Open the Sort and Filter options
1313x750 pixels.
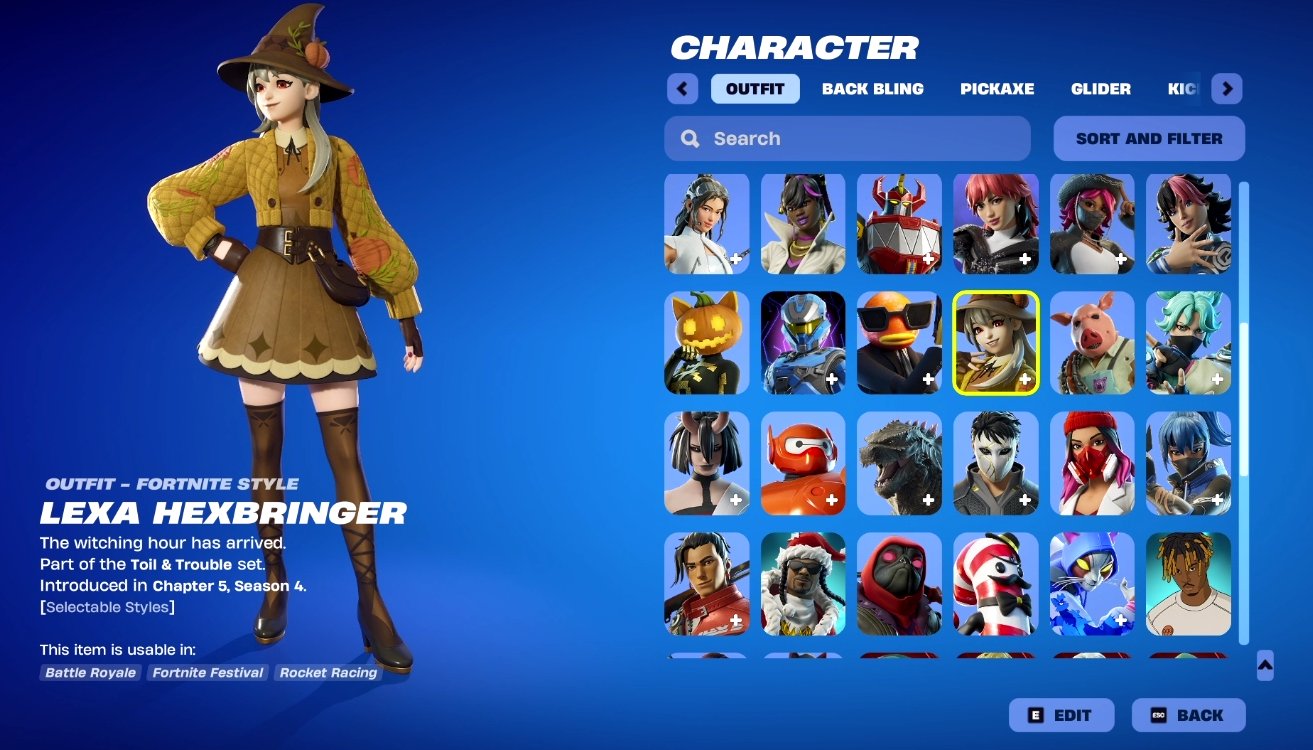[x=1148, y=138]
